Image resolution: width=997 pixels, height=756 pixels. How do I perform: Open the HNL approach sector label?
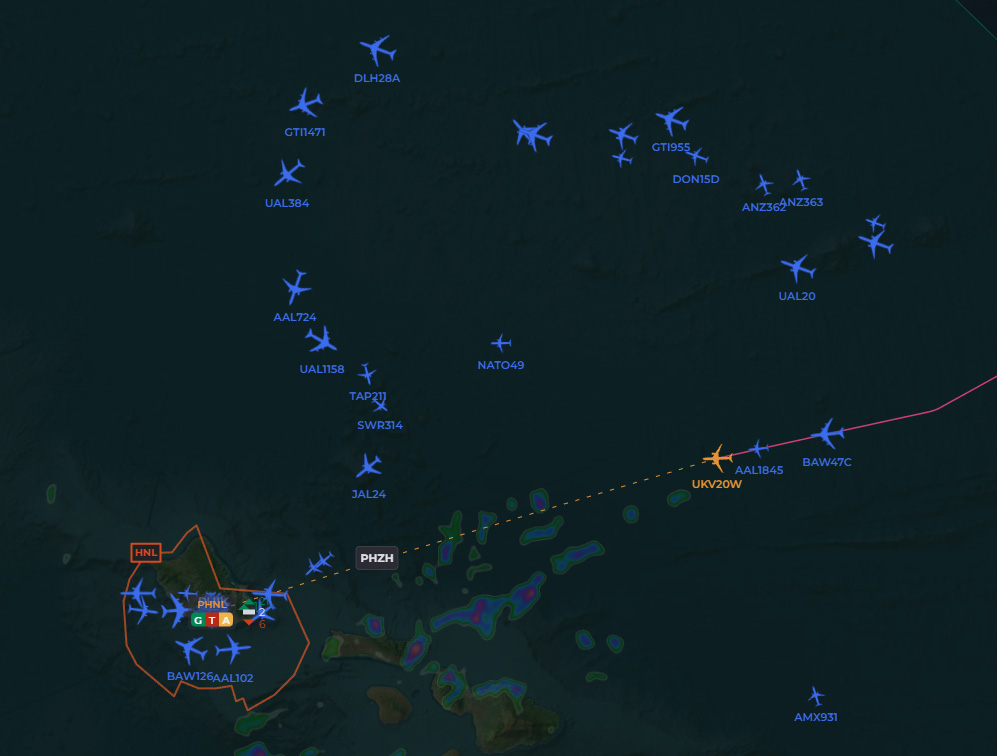[146, 552]
